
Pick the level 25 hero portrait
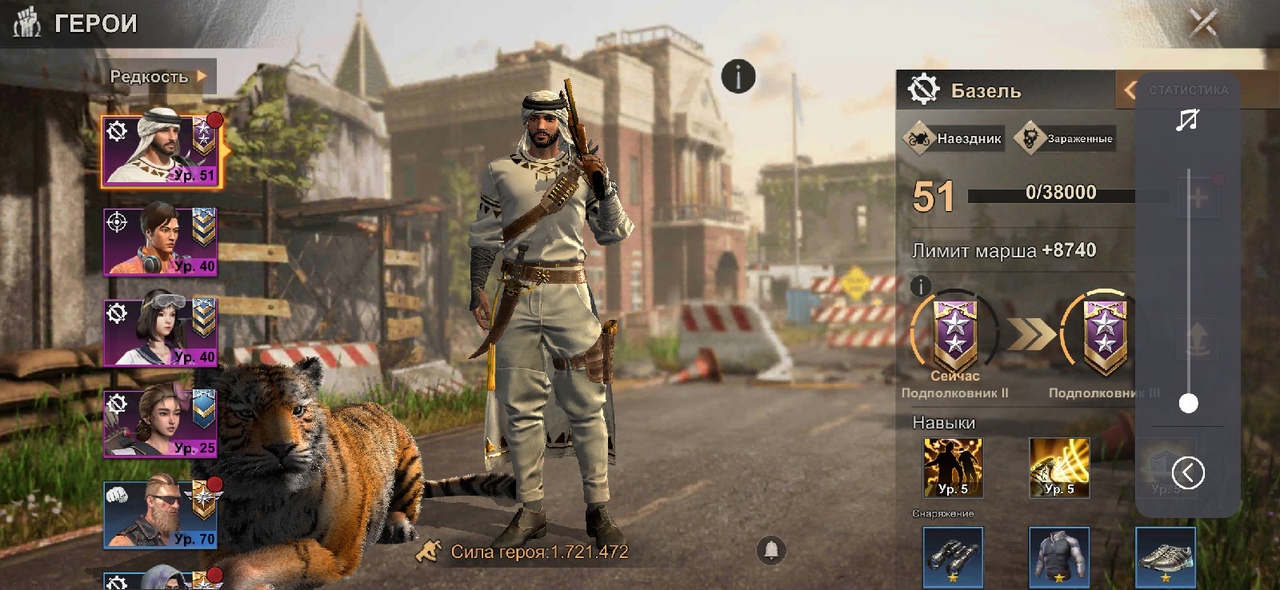coord(160,423)
